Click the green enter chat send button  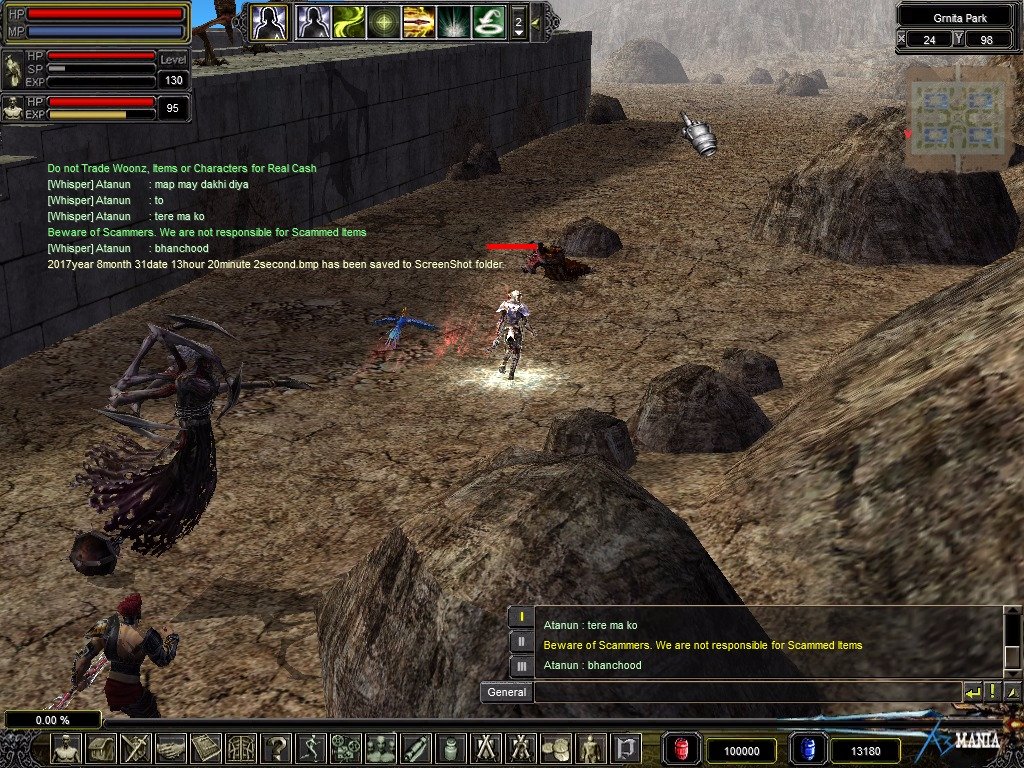(x=972, y=692)
